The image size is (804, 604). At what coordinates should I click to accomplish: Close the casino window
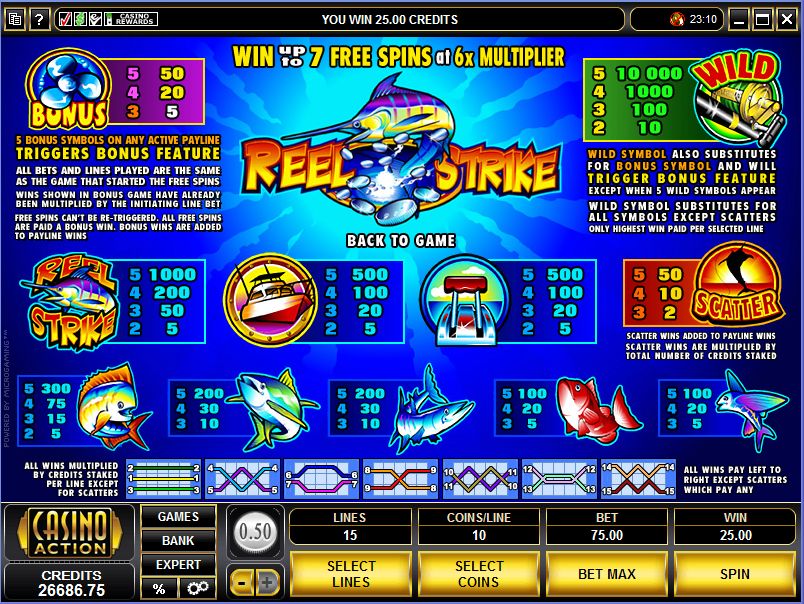tap(786, 18)
